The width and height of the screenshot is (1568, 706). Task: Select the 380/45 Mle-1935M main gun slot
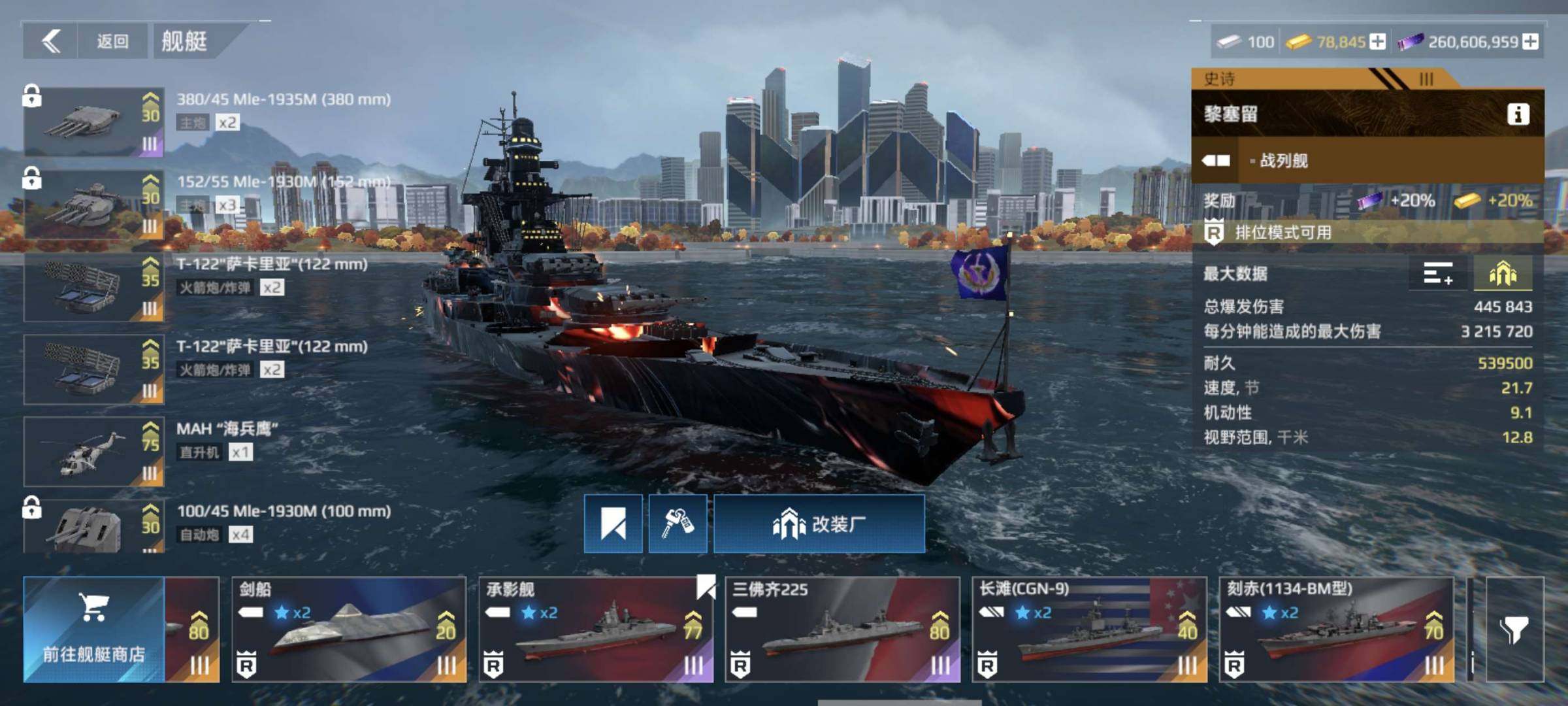point(94,122)
